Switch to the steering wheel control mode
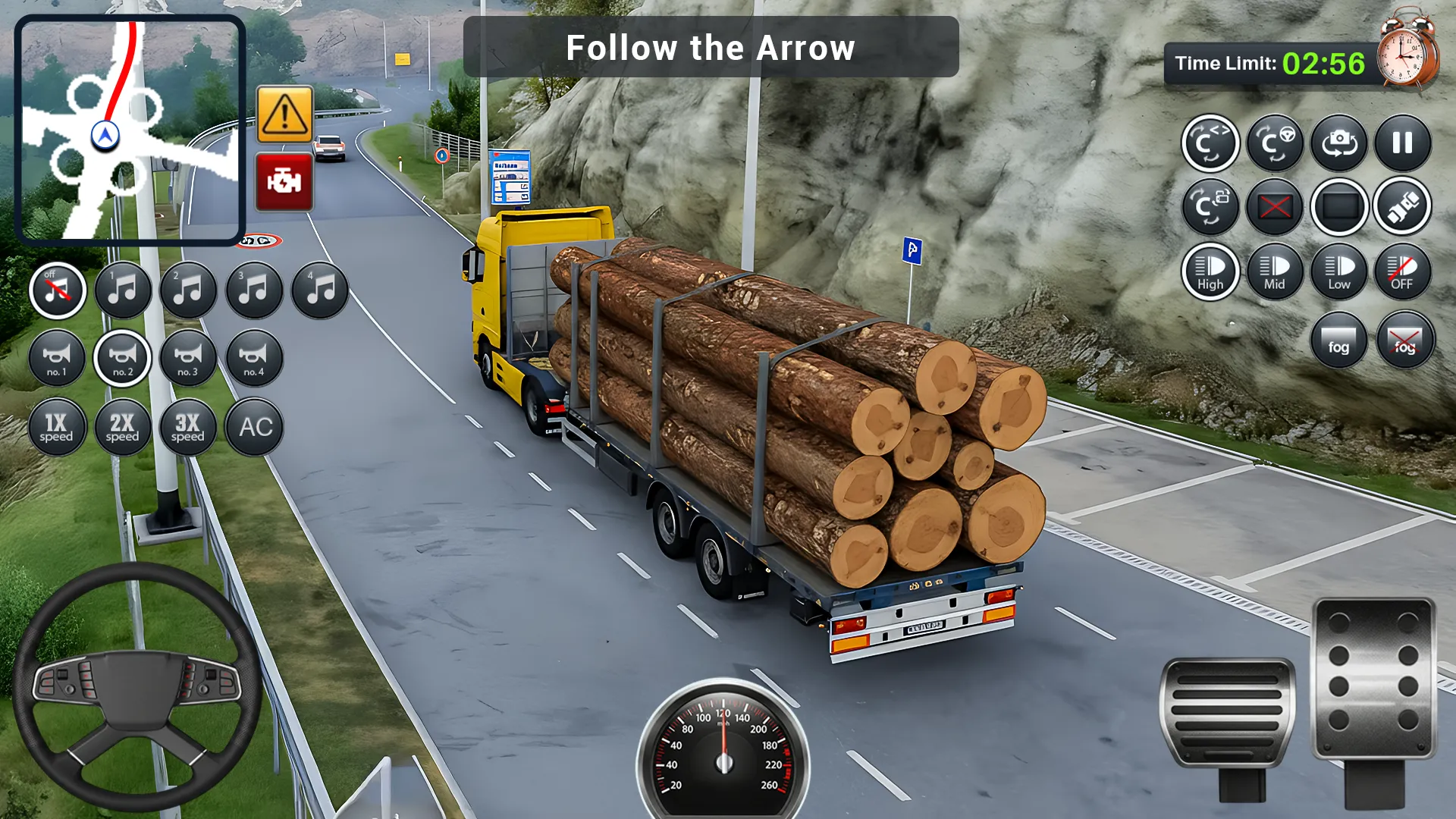 click(x=1274, y=143)
